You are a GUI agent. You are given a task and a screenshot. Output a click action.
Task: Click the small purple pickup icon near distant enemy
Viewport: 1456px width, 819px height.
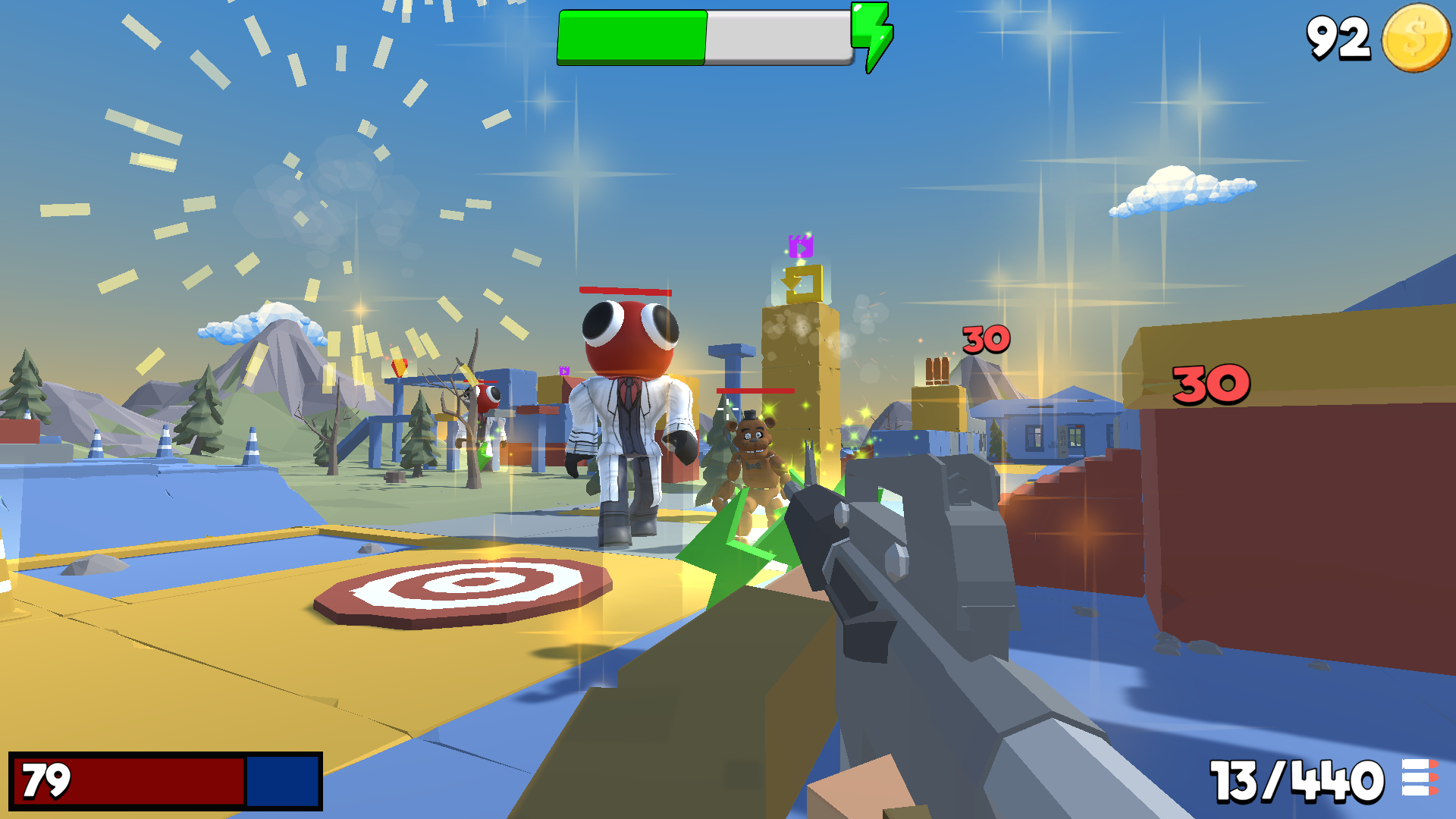(563, 372)
